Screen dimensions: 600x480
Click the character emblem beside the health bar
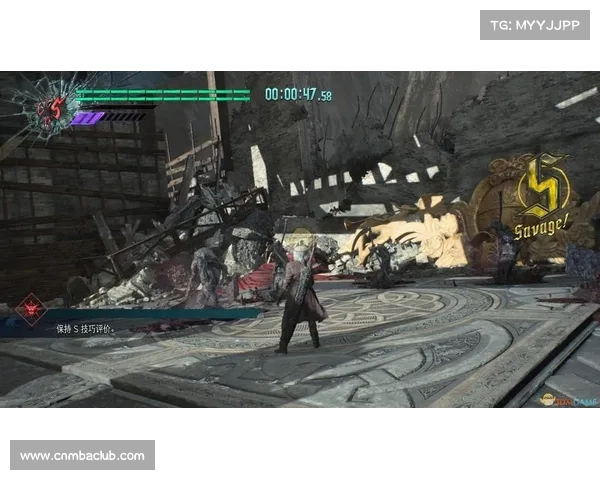pyautogui.click(x=49, y=107)
